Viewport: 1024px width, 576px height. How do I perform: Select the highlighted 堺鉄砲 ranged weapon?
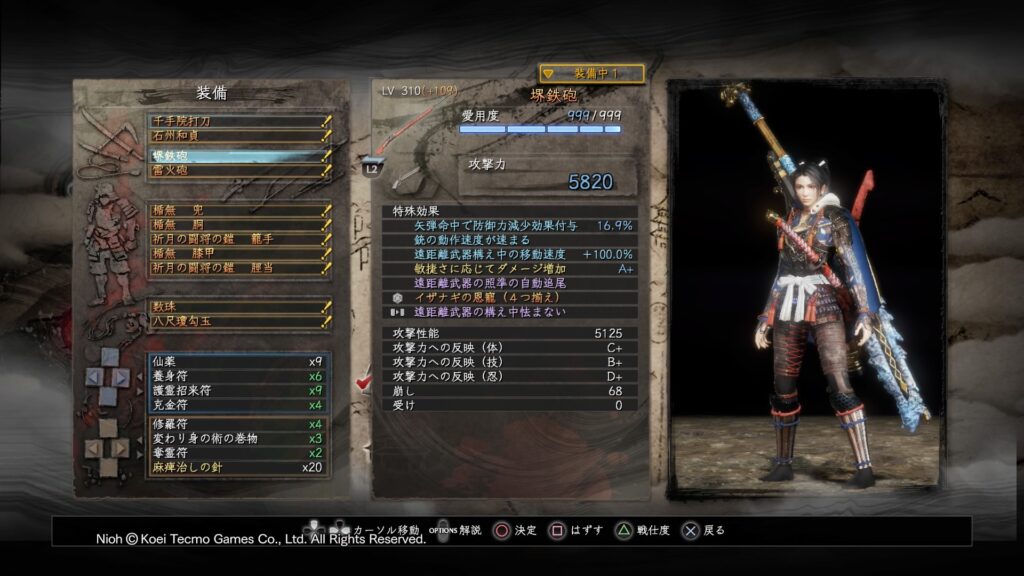click(x=238, y=157)
